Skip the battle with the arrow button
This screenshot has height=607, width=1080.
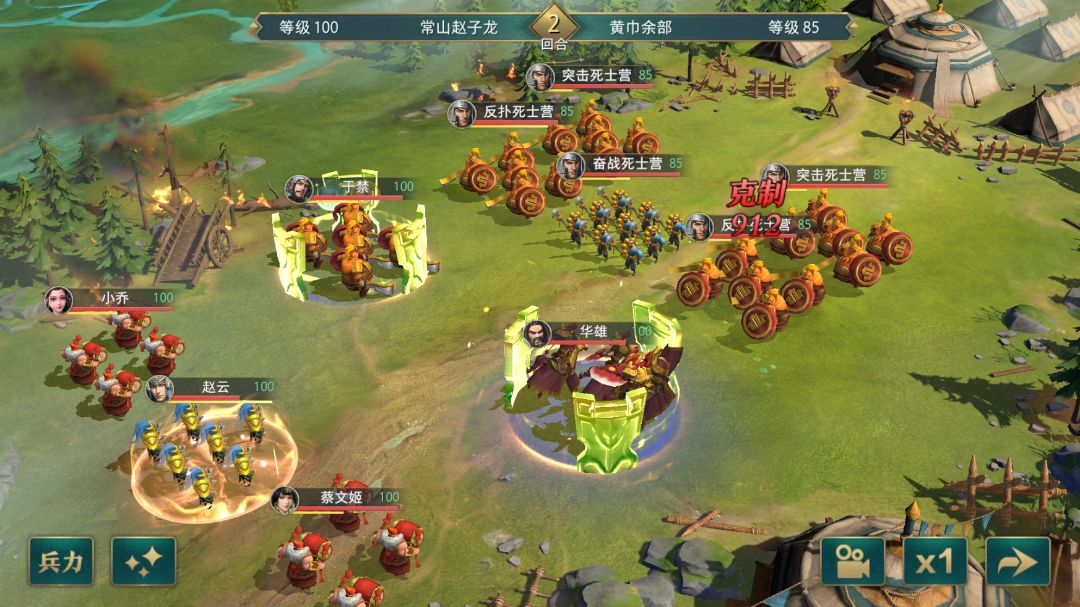pyautogui.click(x=1017, y=562)
